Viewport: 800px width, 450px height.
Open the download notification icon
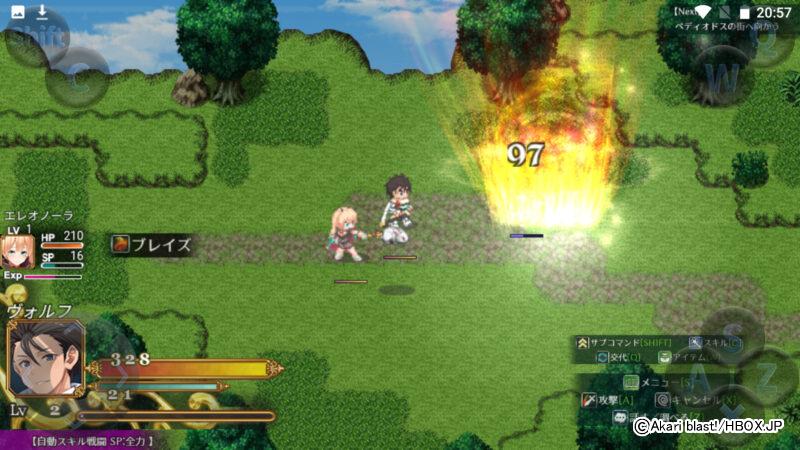click(42, 12)
